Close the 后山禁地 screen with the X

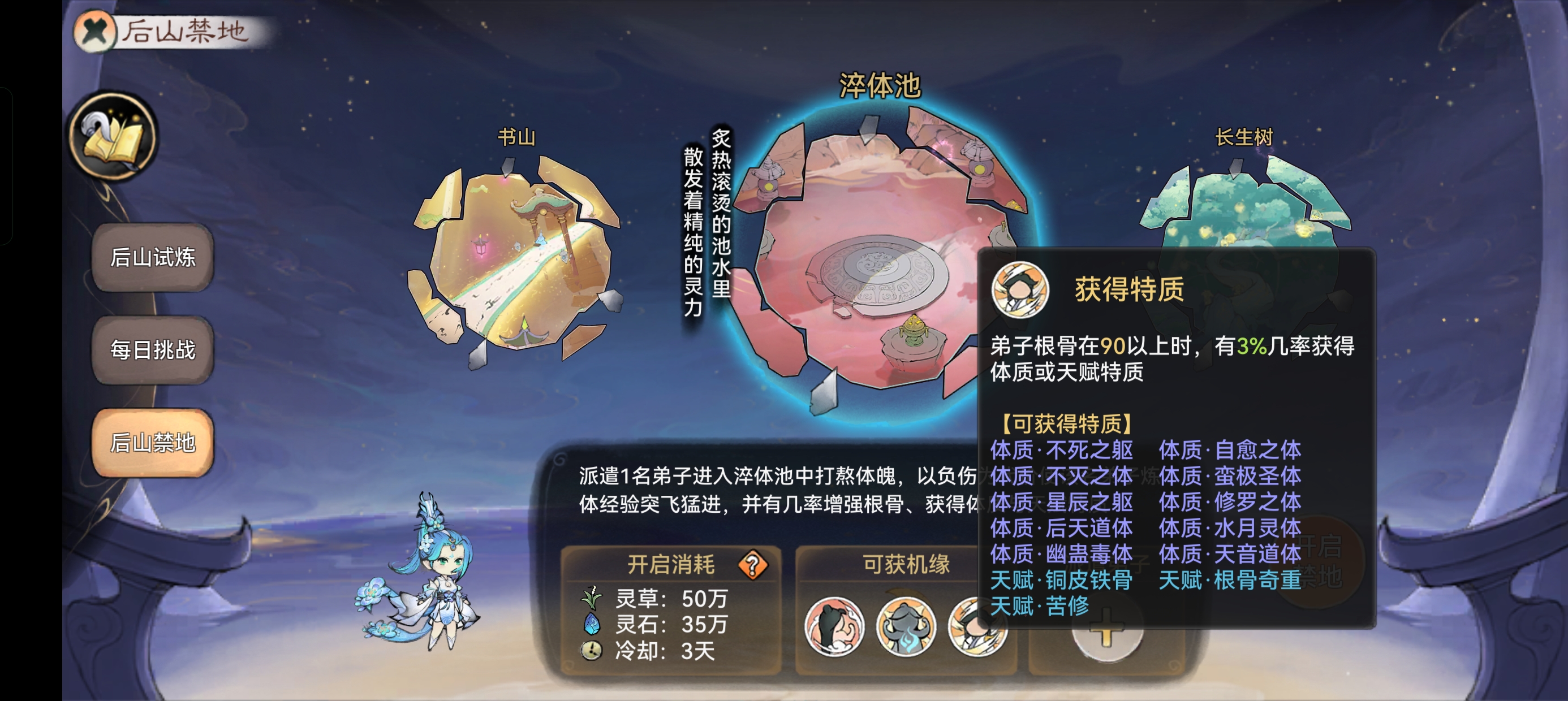point(95,31)
